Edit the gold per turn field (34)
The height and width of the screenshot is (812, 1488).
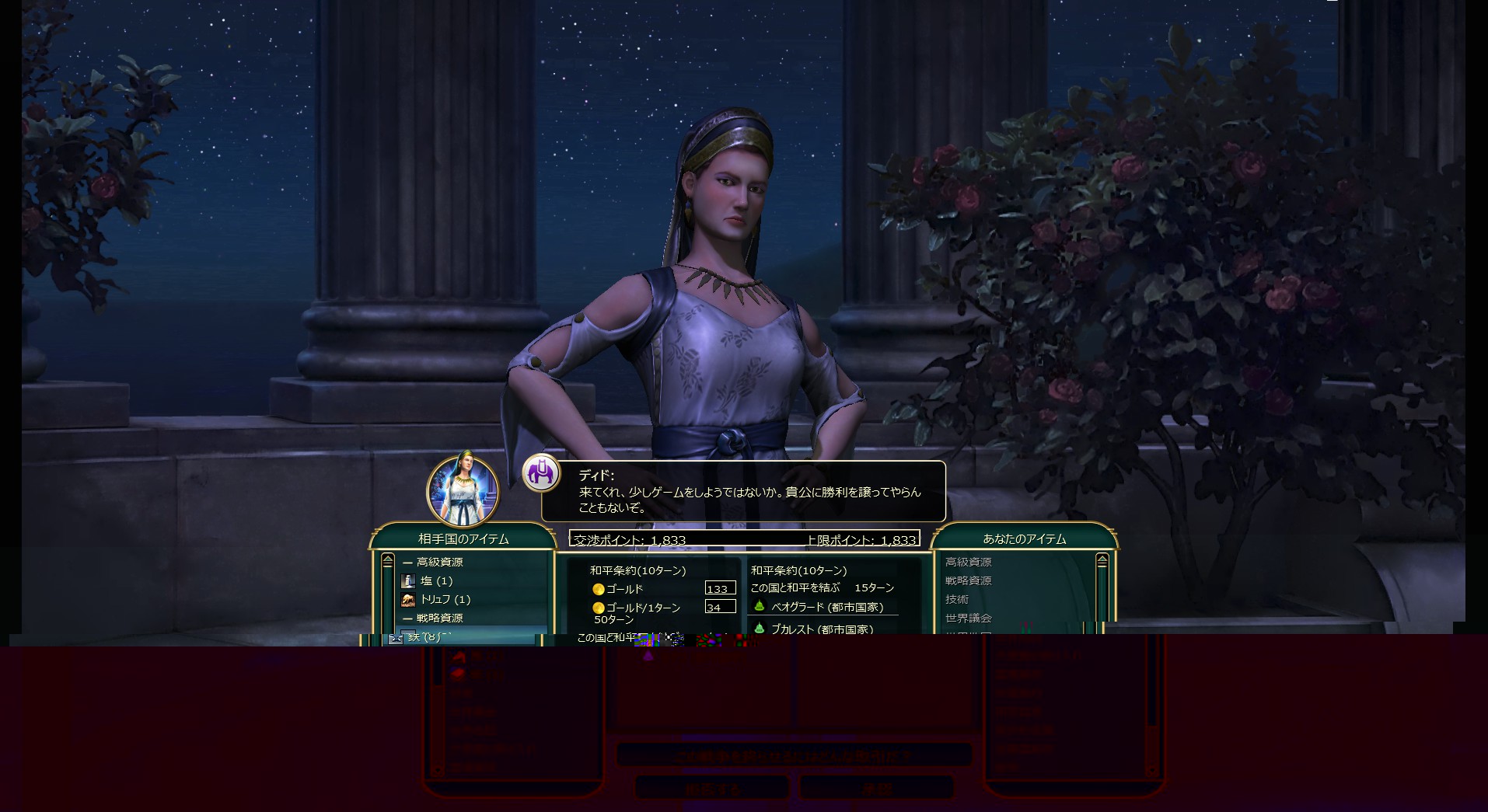(x=720, y=608)
